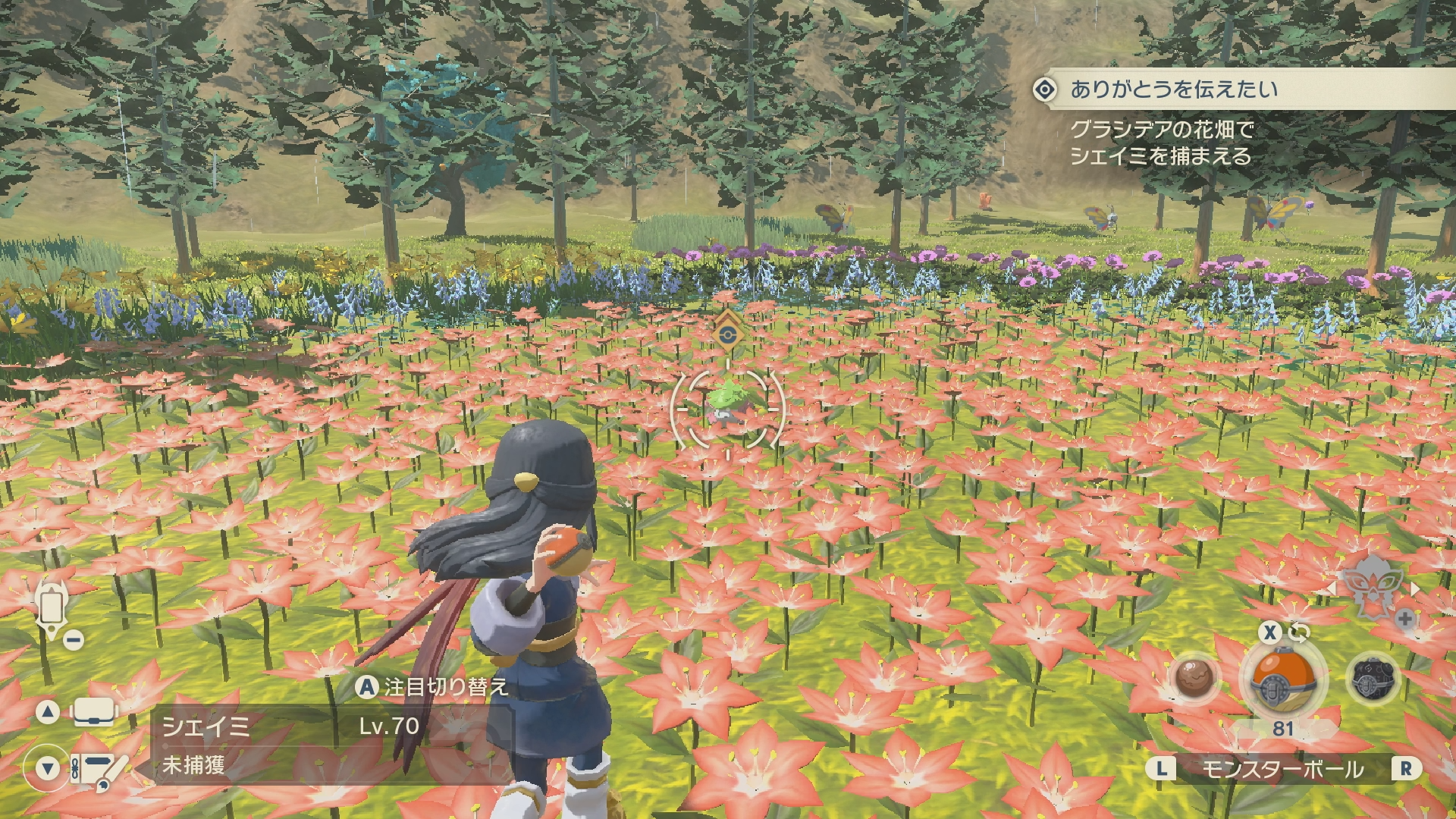Click the モンスターボール item name label

[x=1282, y=770]
